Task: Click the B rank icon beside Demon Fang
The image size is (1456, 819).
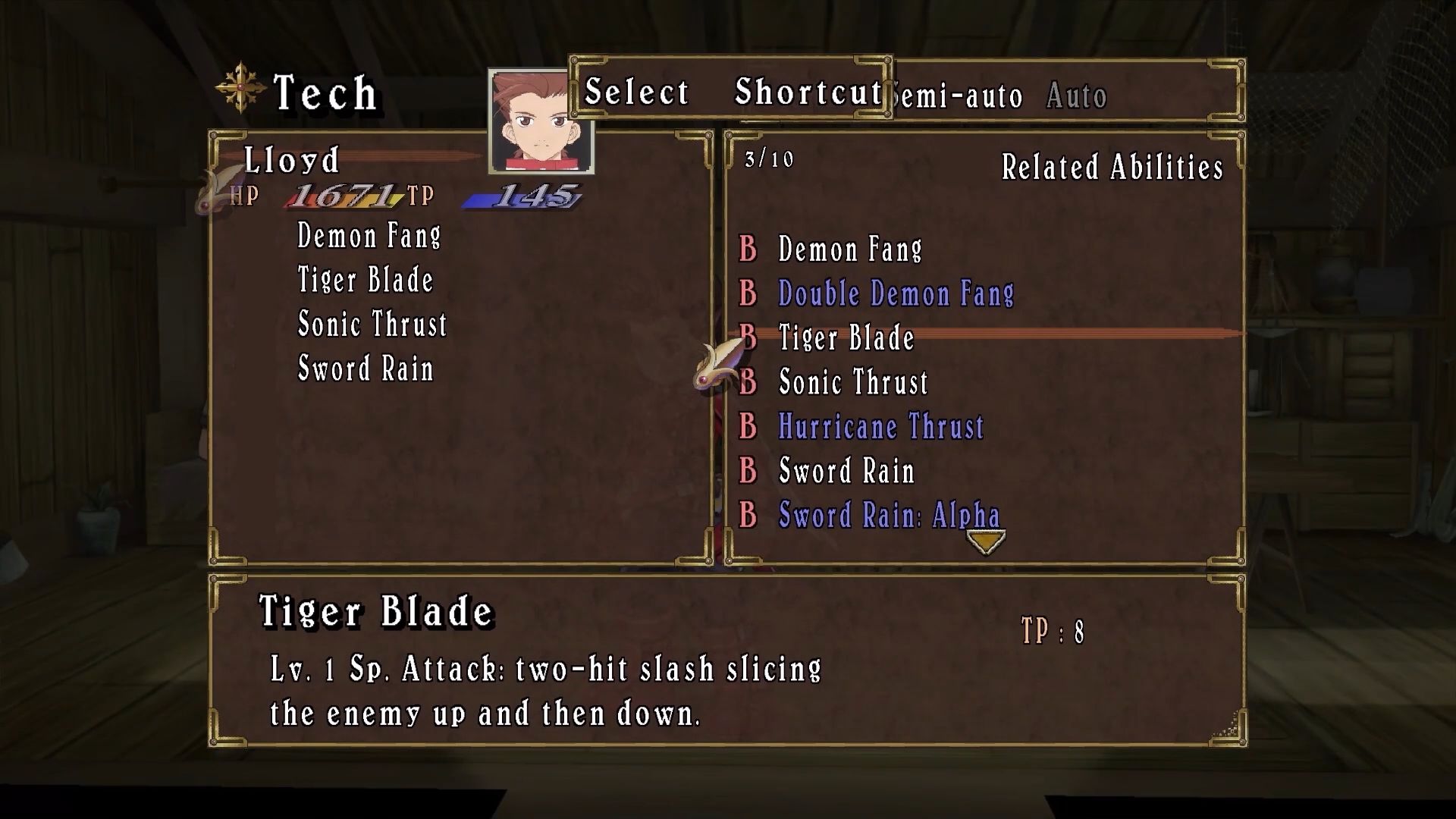Action: tap(748, 250)
